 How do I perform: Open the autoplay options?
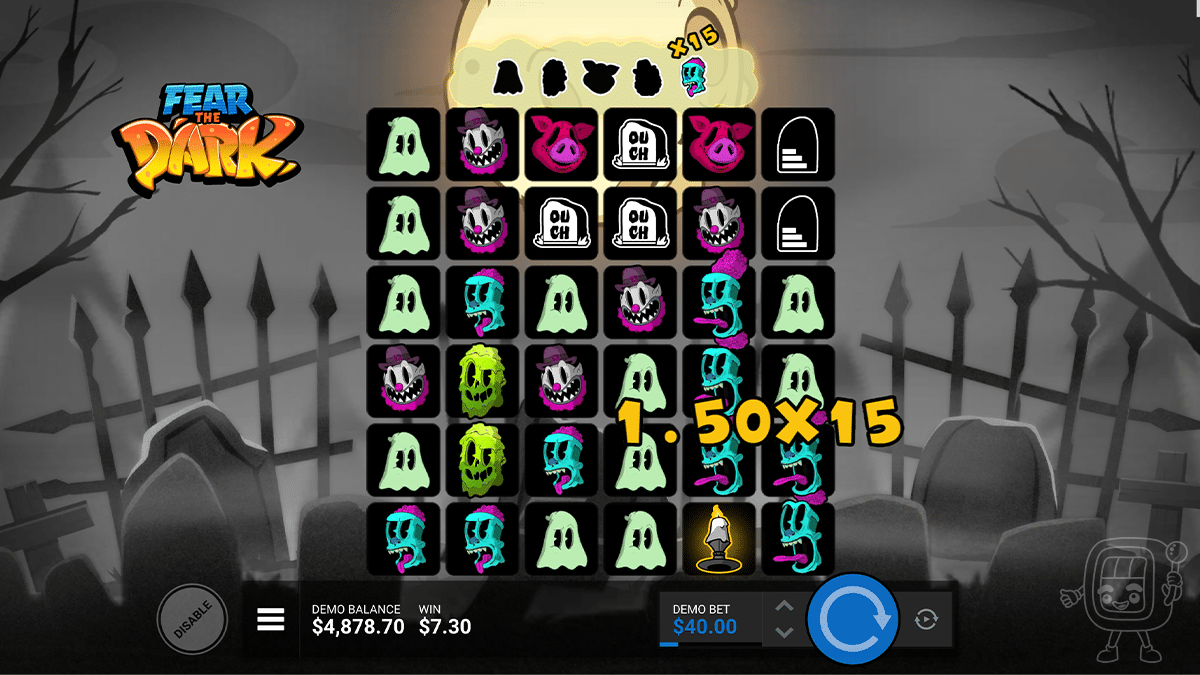[926, 620]
